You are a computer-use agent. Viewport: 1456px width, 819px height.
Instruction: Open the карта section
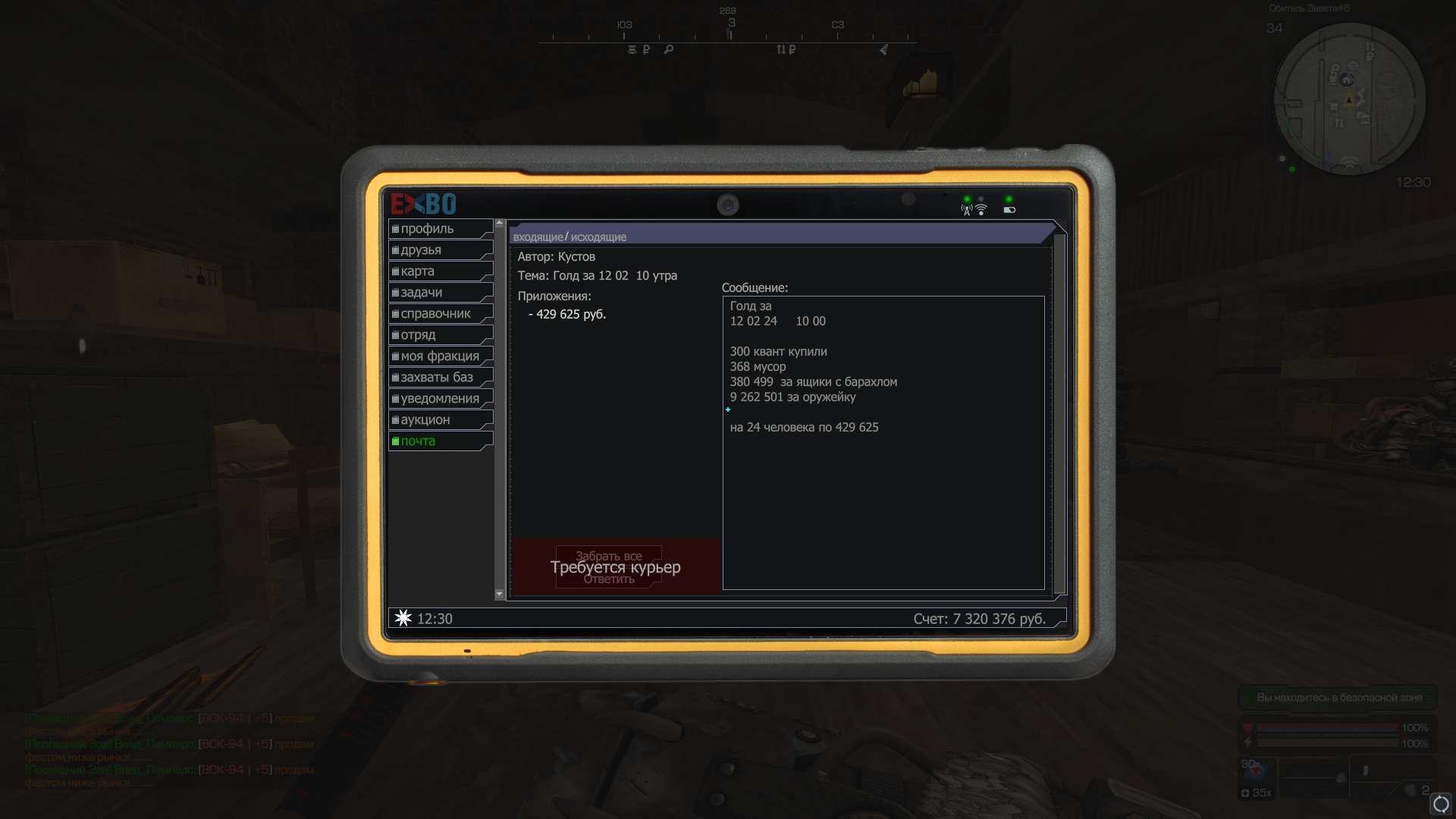coord(440,271)
